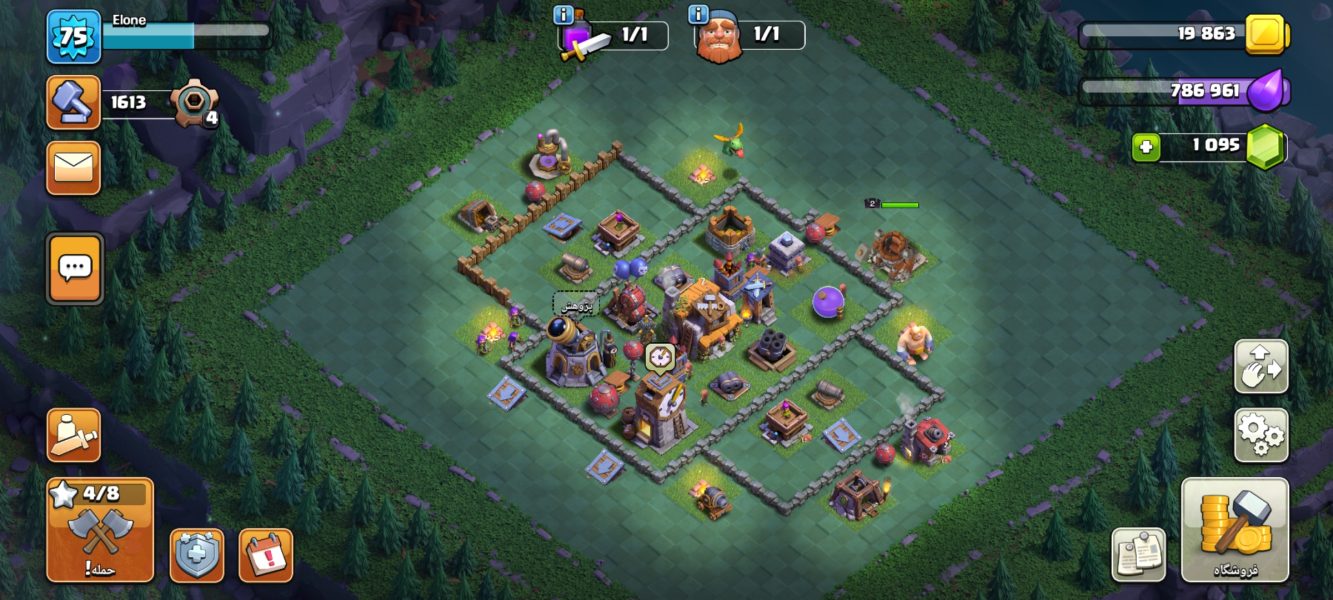The height and width of the screenshot is (600, 1333).
Task: Open the notes clipboard button
Action: [1138, 554]
